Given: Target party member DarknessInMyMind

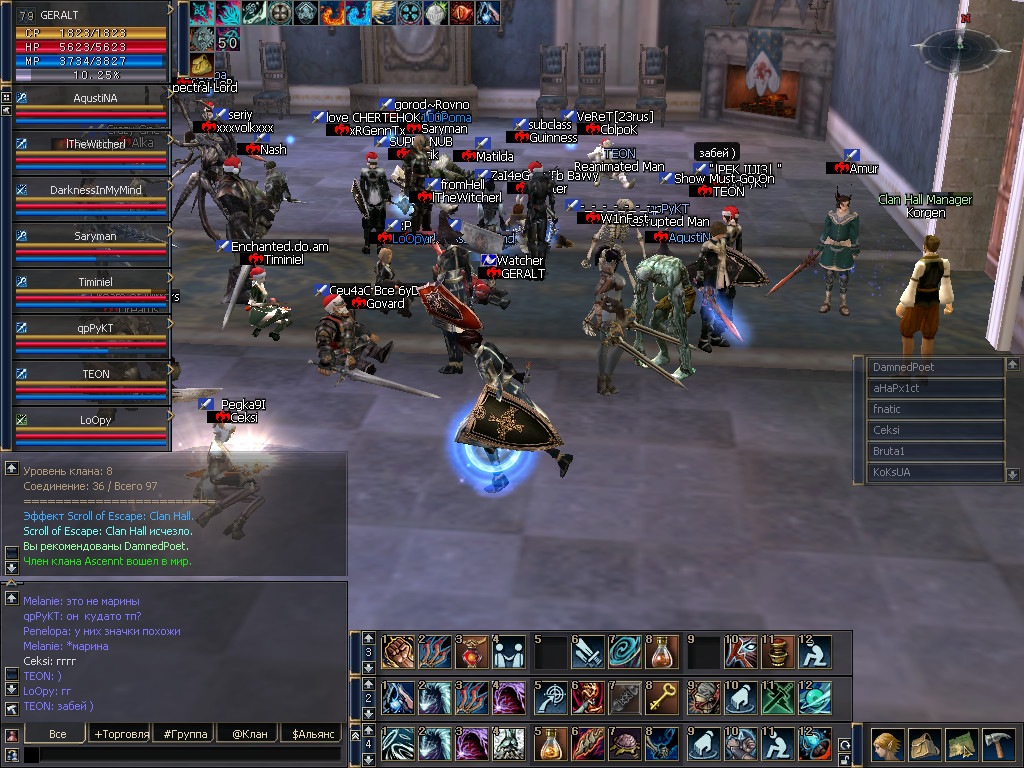Looking at the screenshot, I should point(95,190).
